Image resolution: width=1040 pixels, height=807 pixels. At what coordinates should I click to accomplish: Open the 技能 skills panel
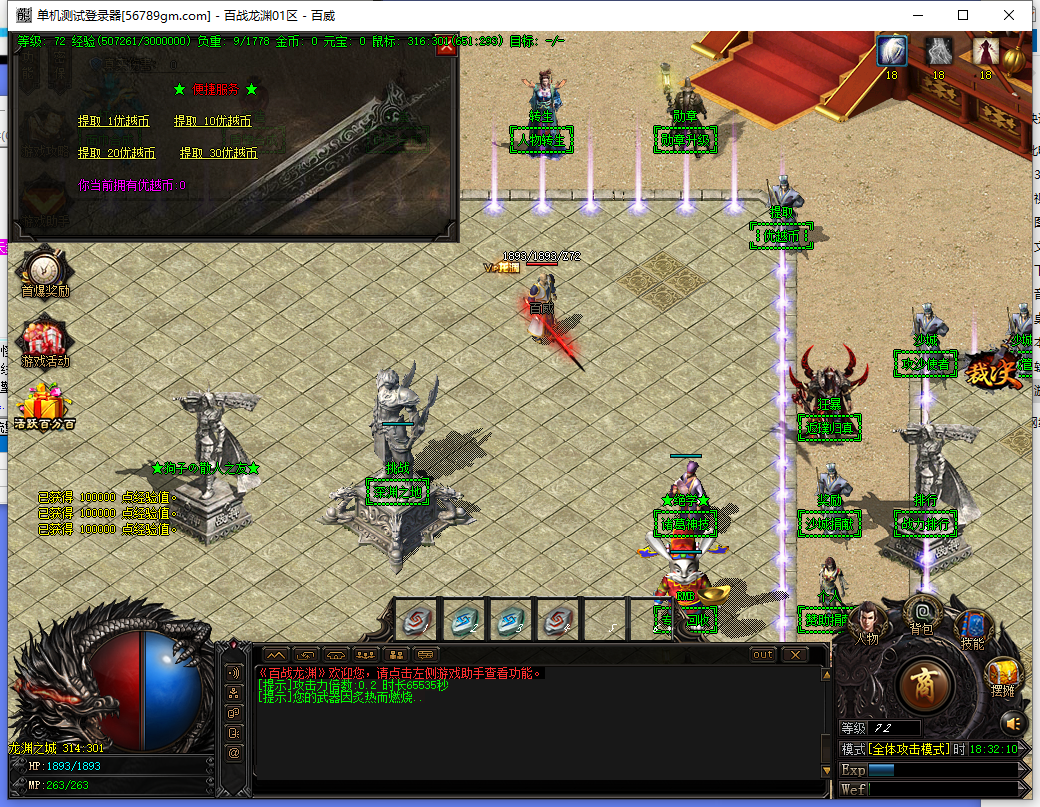972,625
